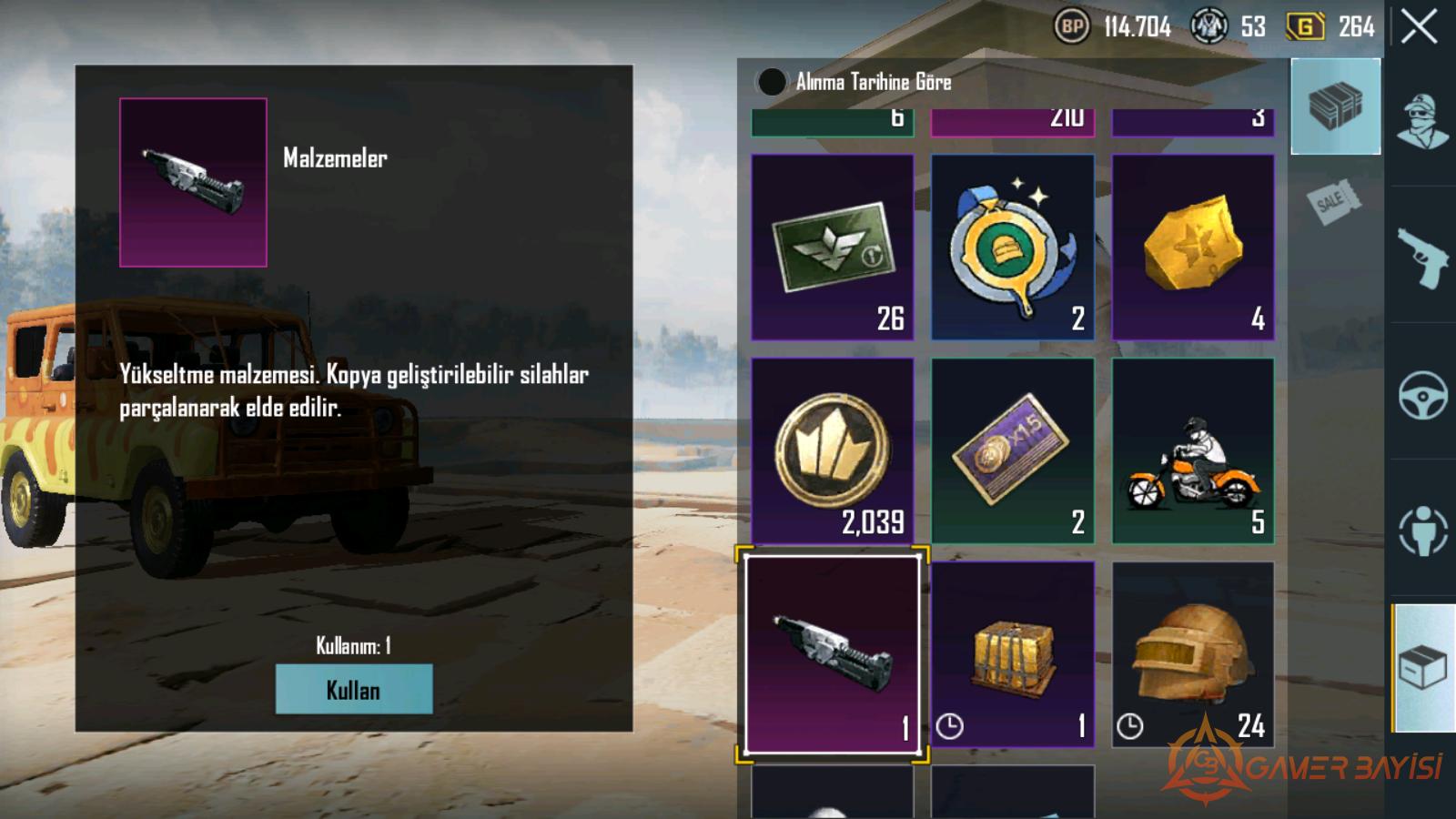The width and height of the screenshot is (1456, 819).
Task: Open the SALE ticket tab
Action: (1333, 201)
